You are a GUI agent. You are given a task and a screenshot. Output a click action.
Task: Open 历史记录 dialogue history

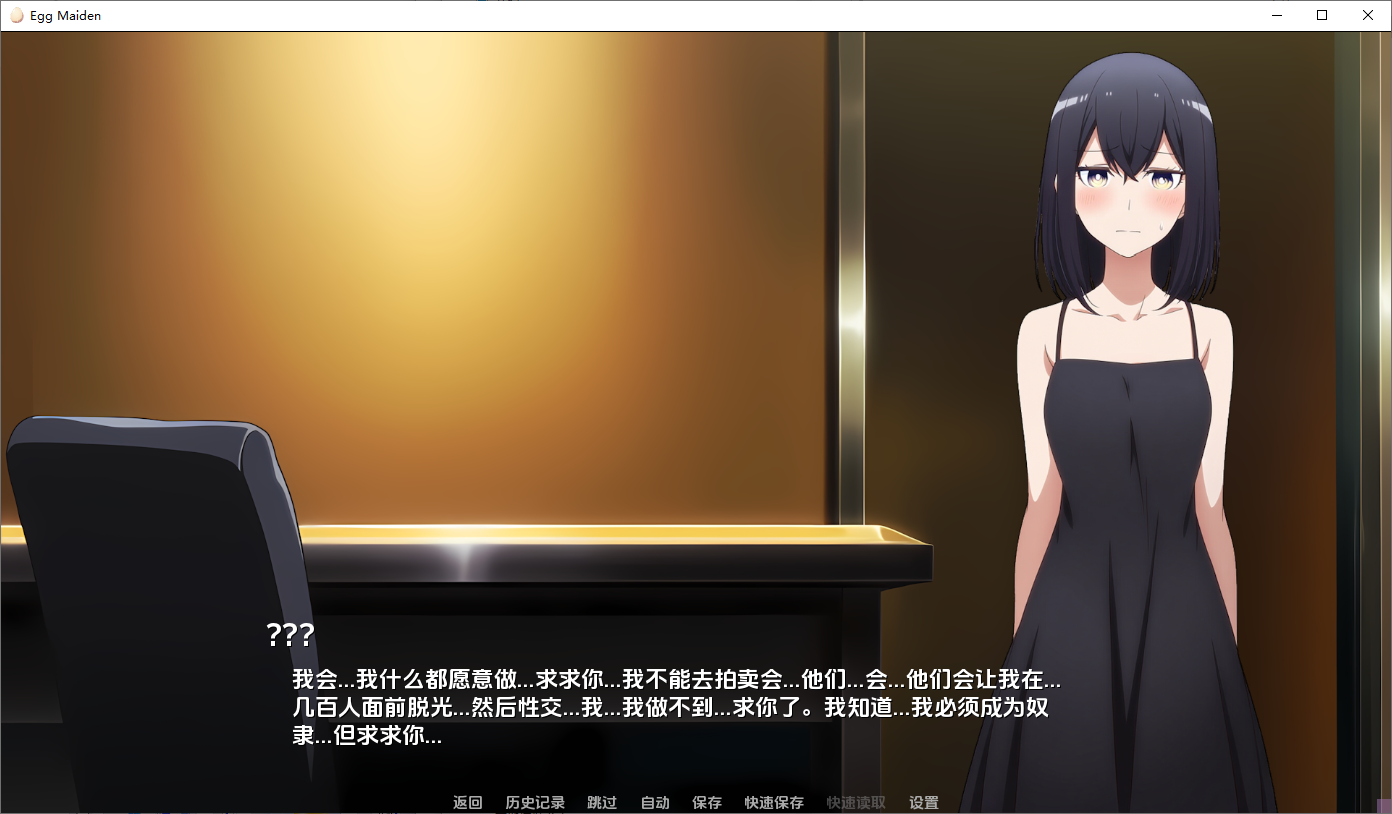tap(535, 802)
